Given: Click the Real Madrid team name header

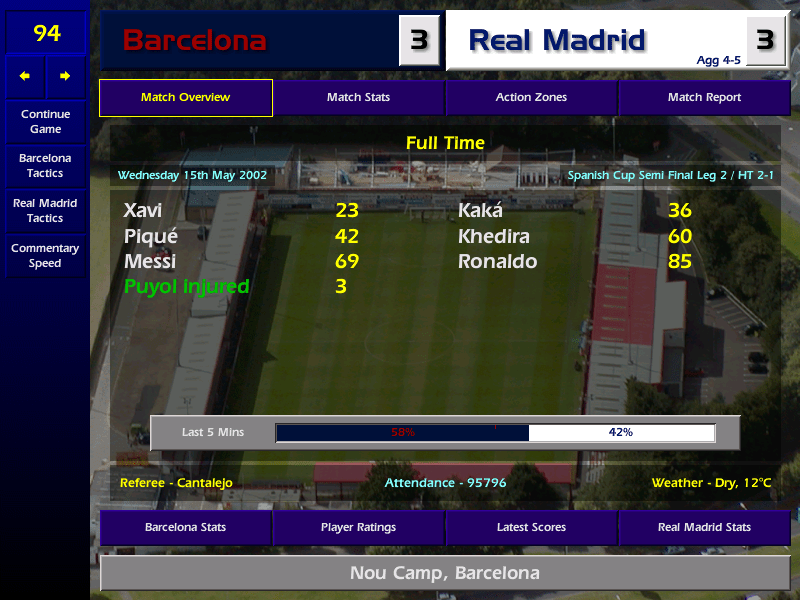Looking at the screenshot, I should point(557,41).
